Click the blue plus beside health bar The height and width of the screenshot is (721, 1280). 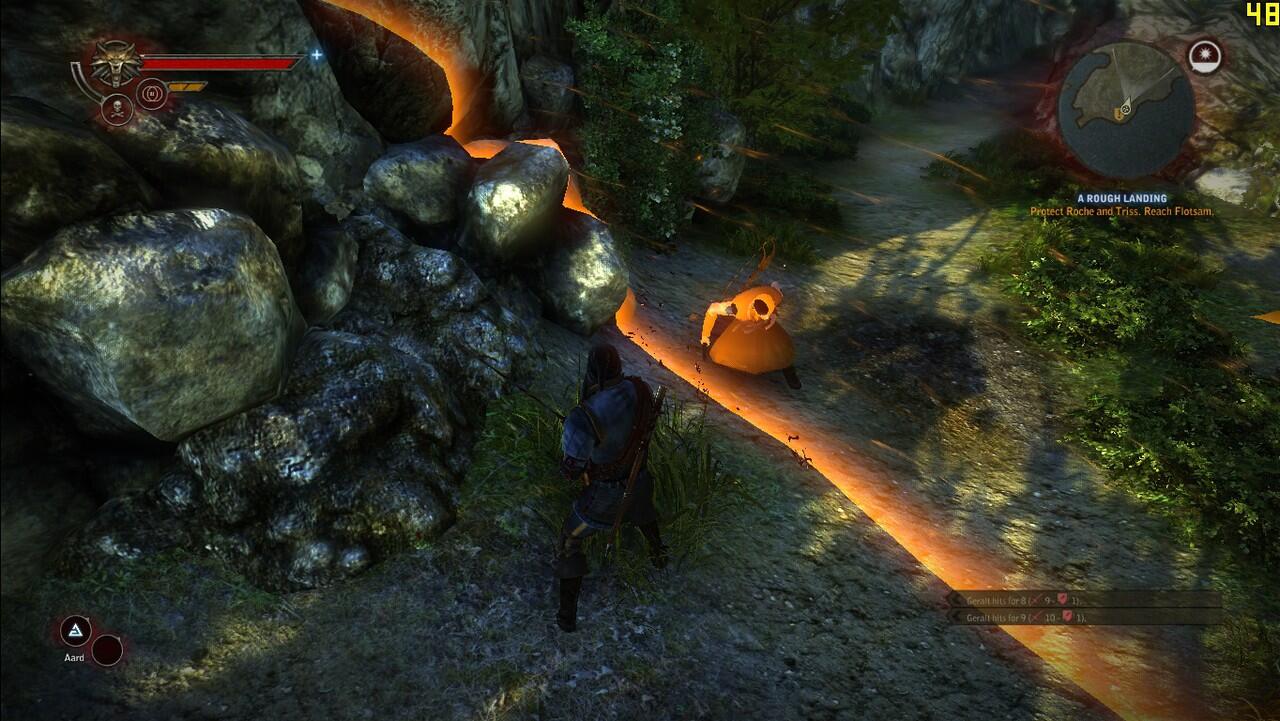point(317,55)
